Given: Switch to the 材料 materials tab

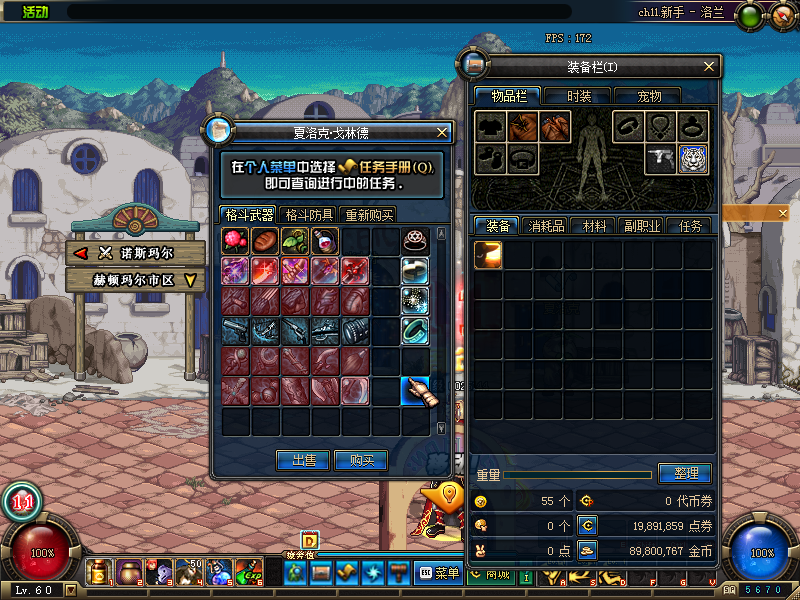Looking at the screenshot, I should click(x=594, y=226).
